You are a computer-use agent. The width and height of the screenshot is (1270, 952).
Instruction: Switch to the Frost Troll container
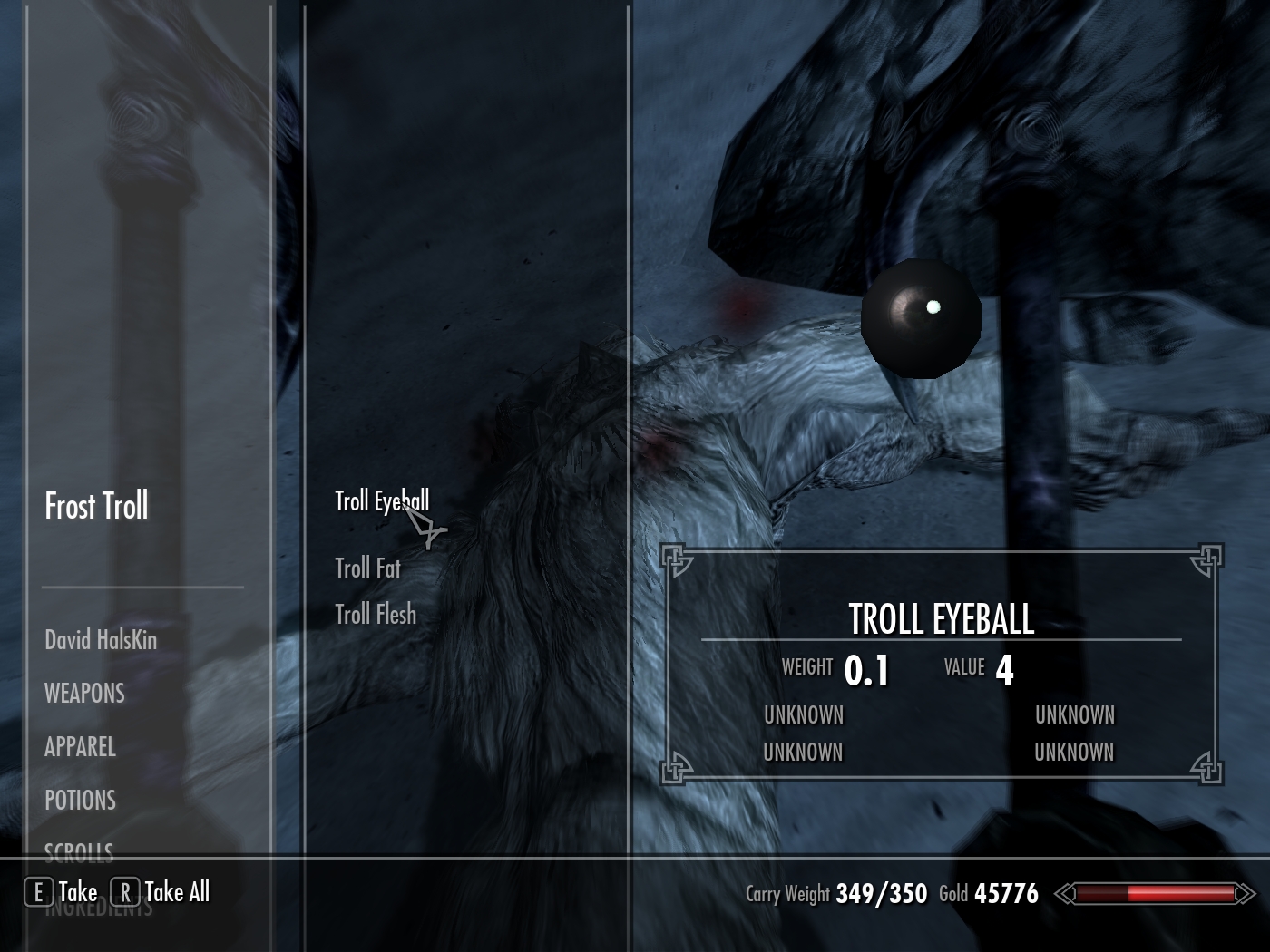pyautogui.click(x=96, y=506)
